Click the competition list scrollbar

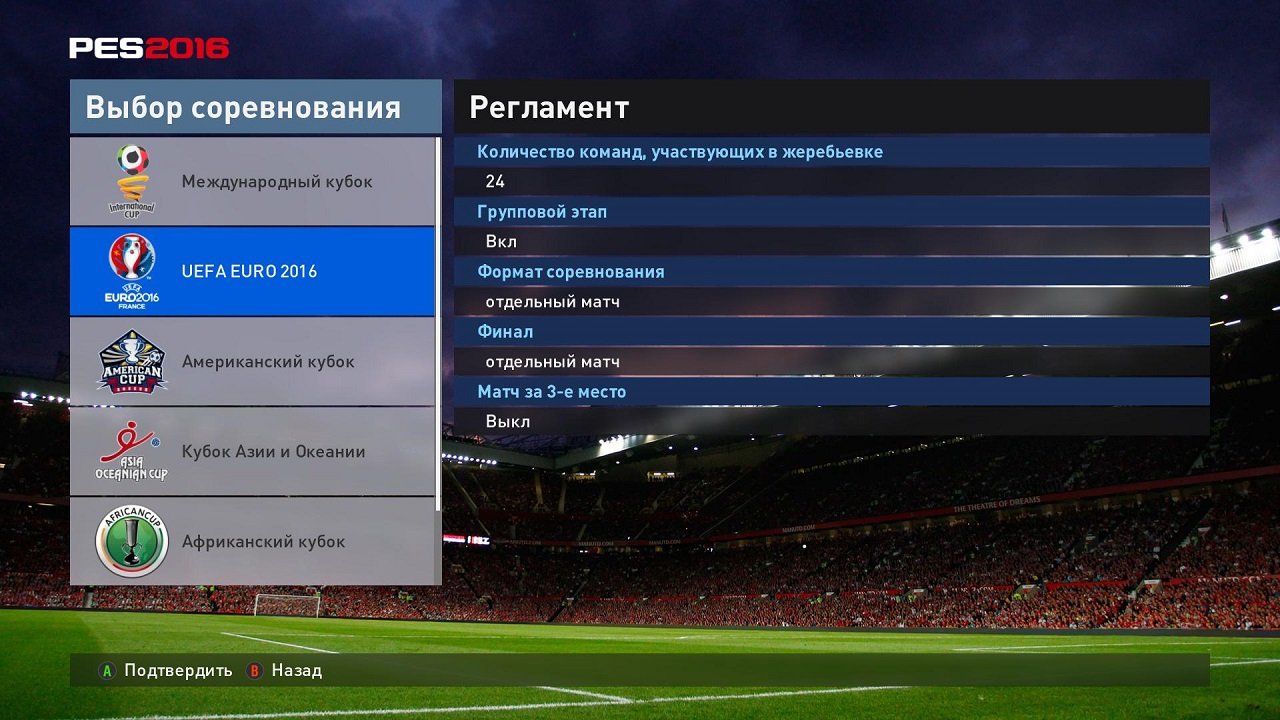click(x=436, y=300)
